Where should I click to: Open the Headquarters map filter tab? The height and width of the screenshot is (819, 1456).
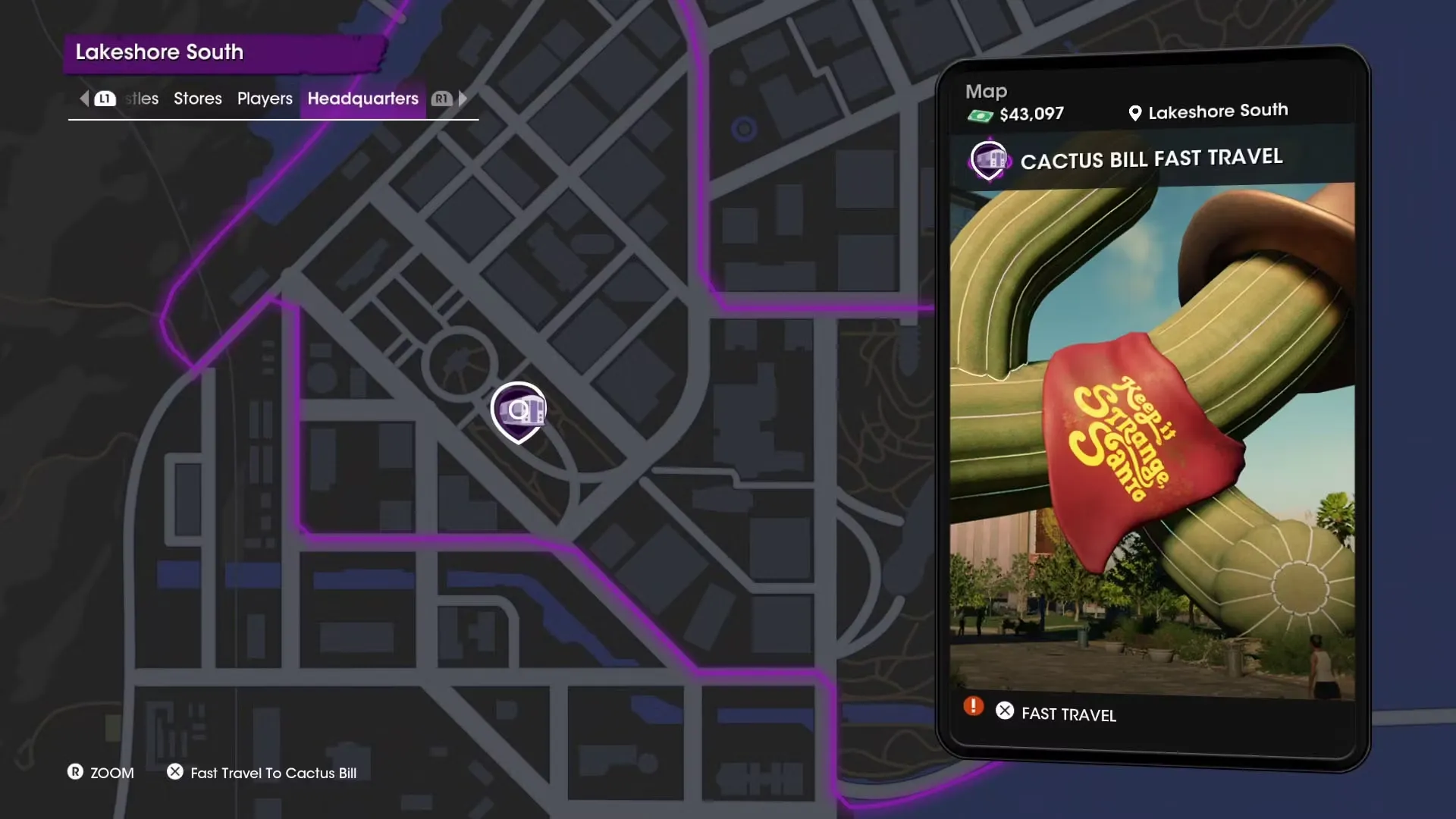click(362, 99)
